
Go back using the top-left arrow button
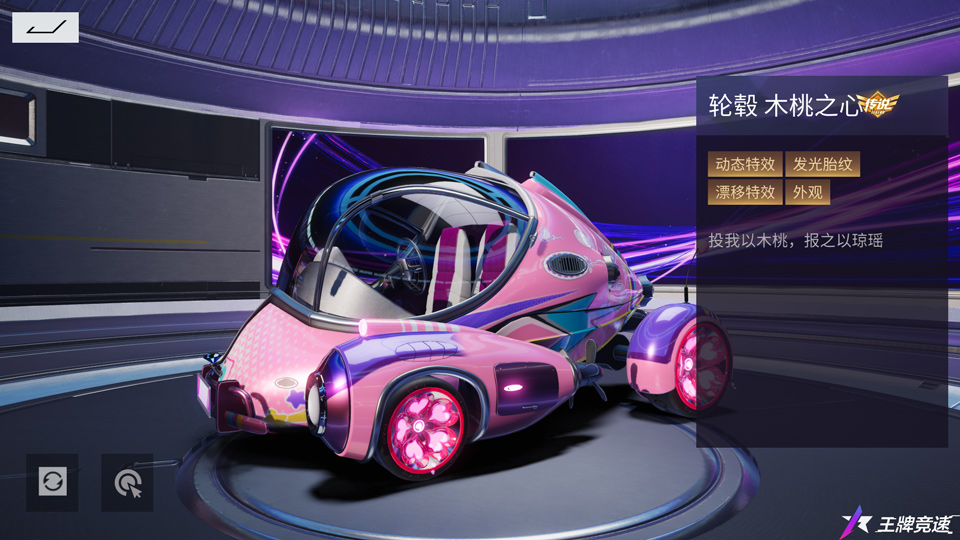pyautogui.click(x=45, y=27)
